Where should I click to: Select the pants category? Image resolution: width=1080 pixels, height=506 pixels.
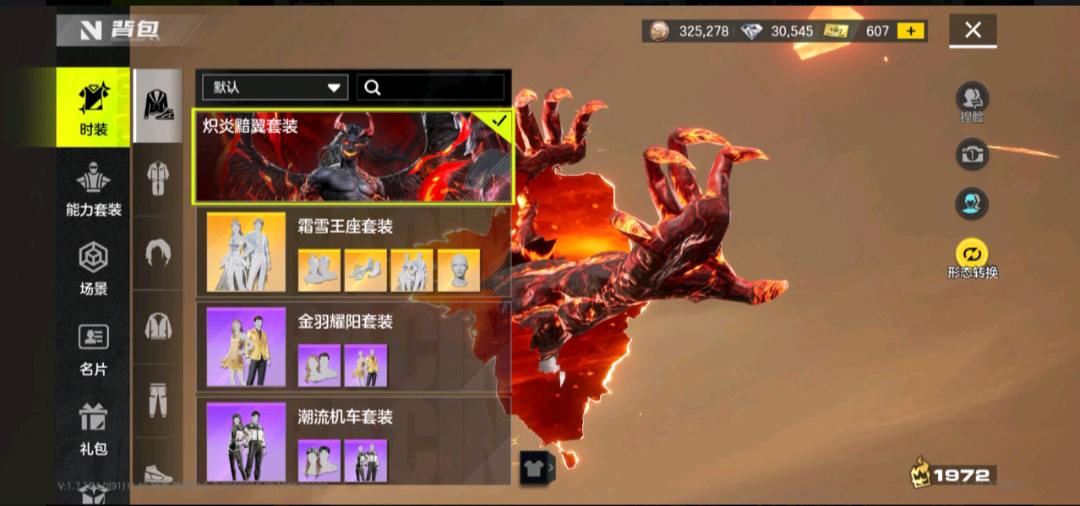point(158,400)
